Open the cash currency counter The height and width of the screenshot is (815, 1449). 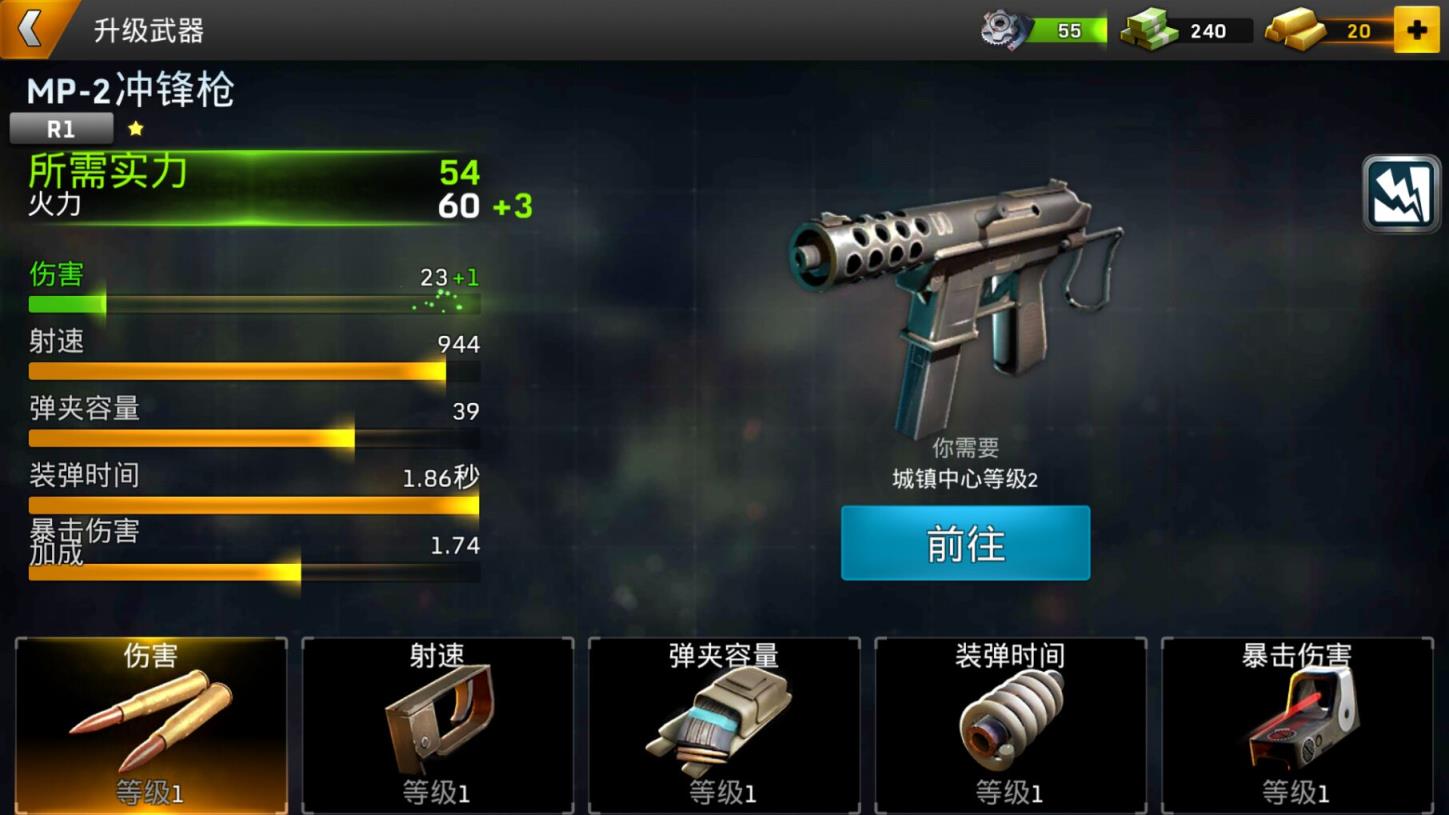click(1186, 31)
